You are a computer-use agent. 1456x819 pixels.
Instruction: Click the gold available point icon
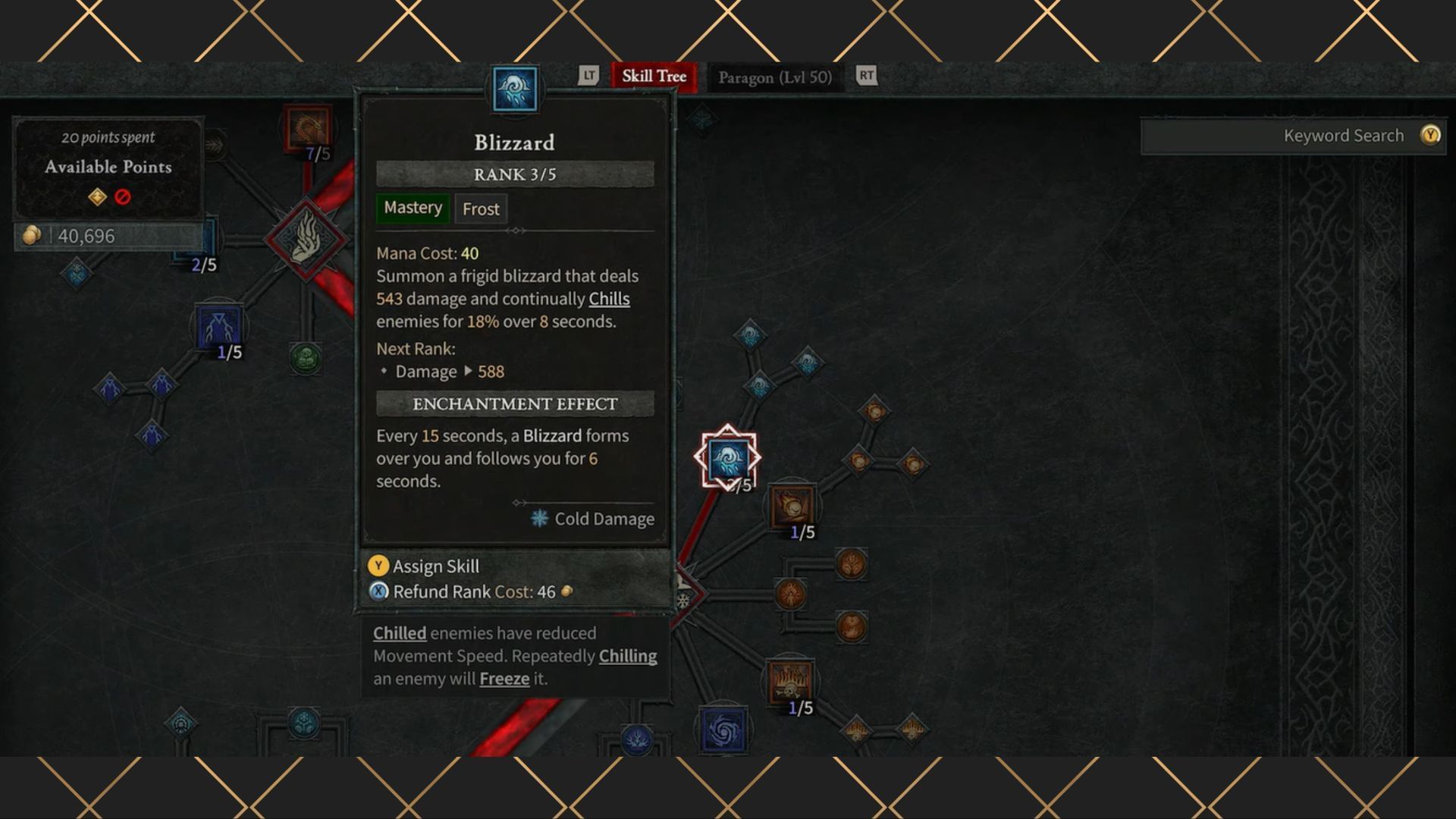pos(96,196)
